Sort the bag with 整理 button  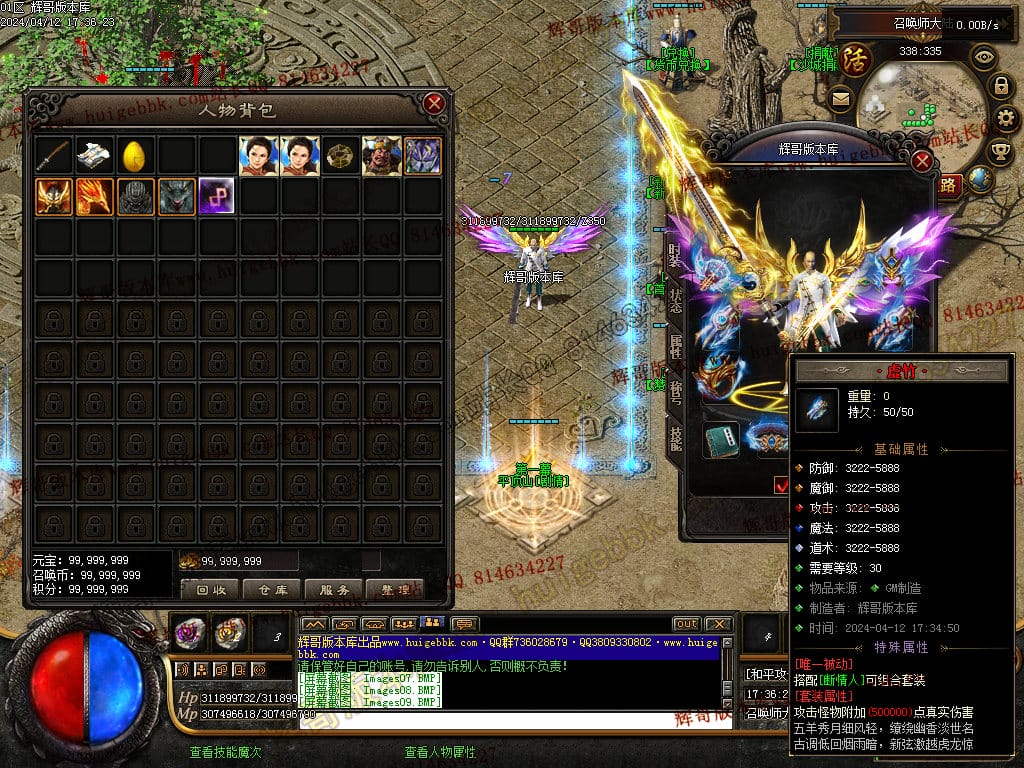(395, 590)
